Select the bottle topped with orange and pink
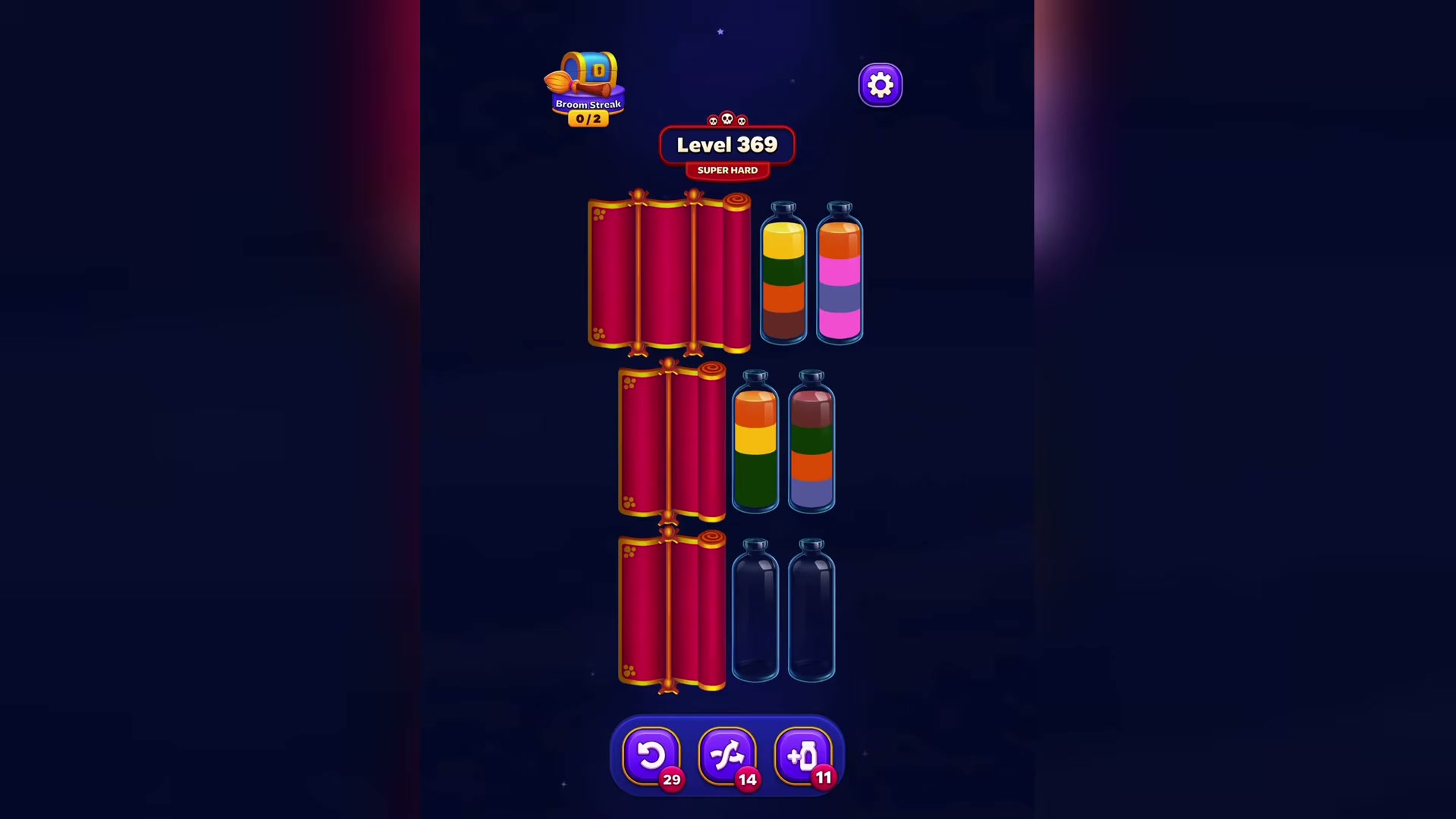The width and height of the screenshot is (1456, 819). click(838, 277)
